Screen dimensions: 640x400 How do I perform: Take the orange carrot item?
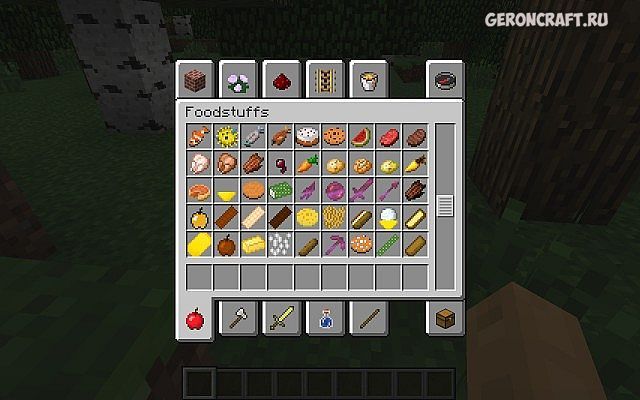(x=307, y=164)
